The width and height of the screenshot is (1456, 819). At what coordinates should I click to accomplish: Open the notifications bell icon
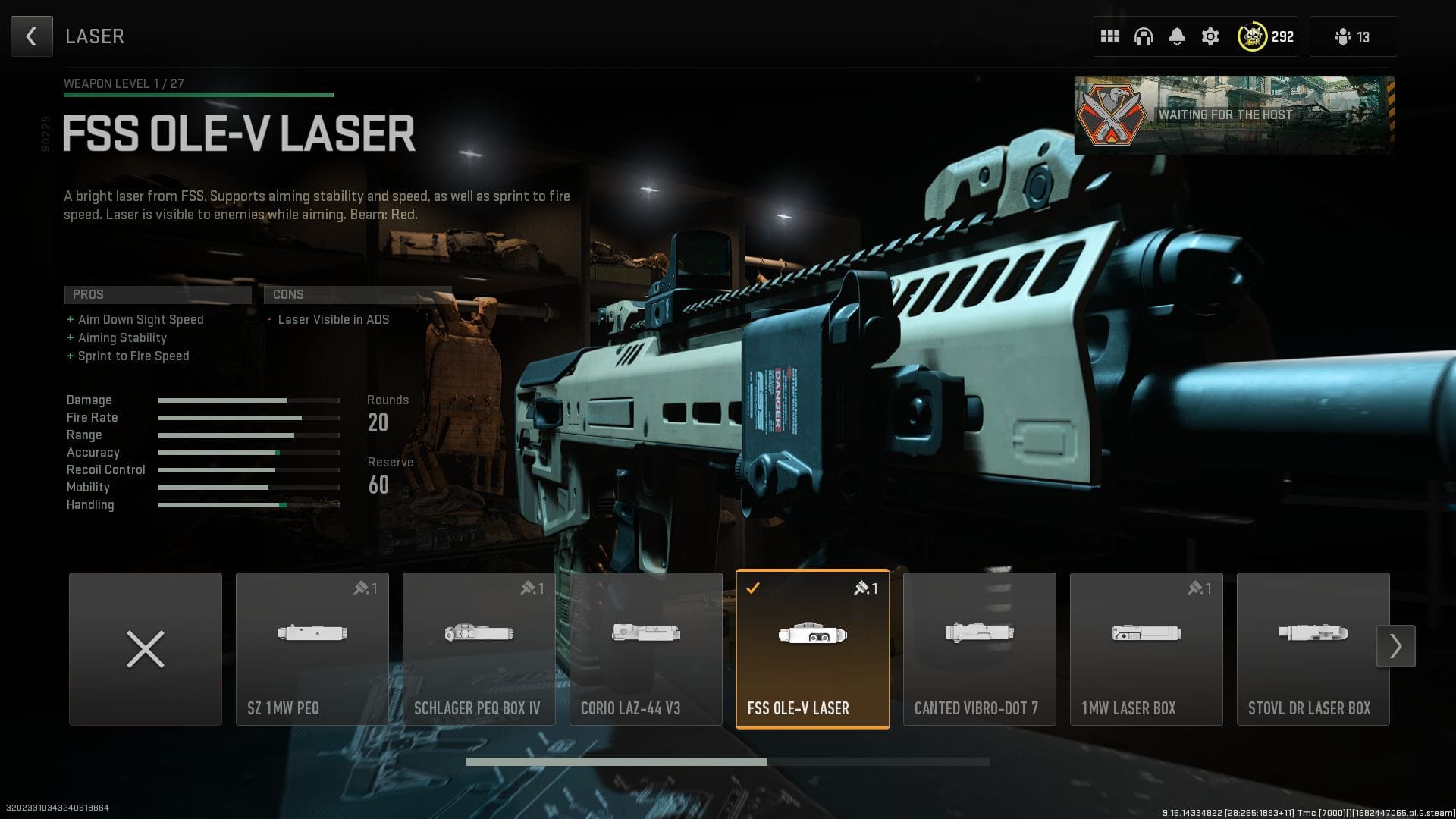click(x=1177, y=36)
